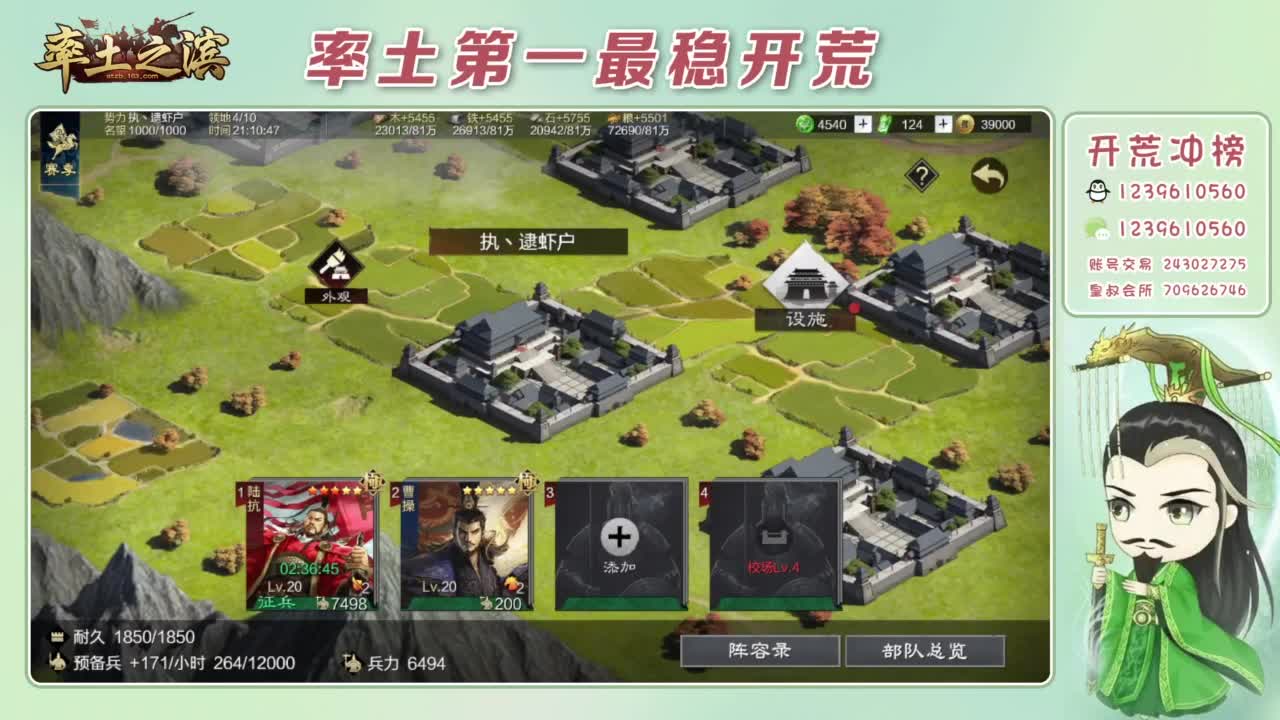Screen dimensions: 1280x720
Task: Click the gold coin currency icon
Action: 965,126
